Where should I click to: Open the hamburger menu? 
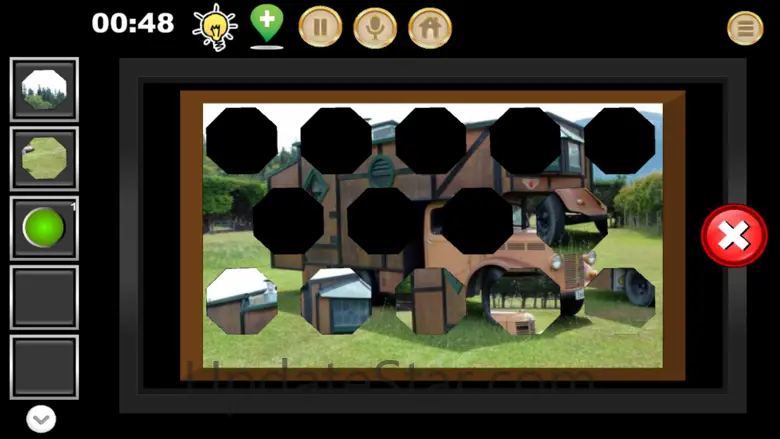pyautogui.click(x=745, y=27)
